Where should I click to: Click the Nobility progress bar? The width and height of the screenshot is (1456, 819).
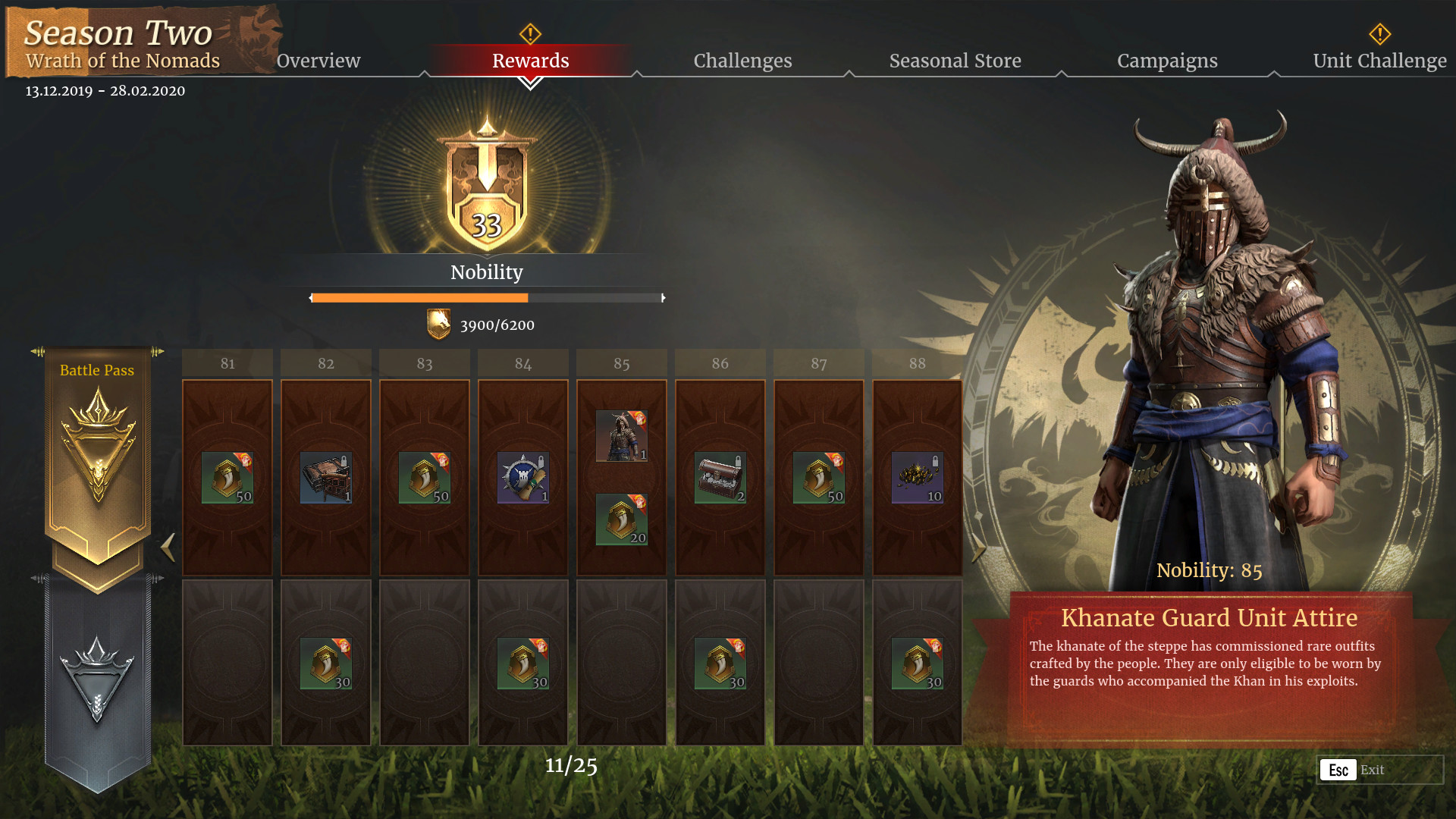488,298
